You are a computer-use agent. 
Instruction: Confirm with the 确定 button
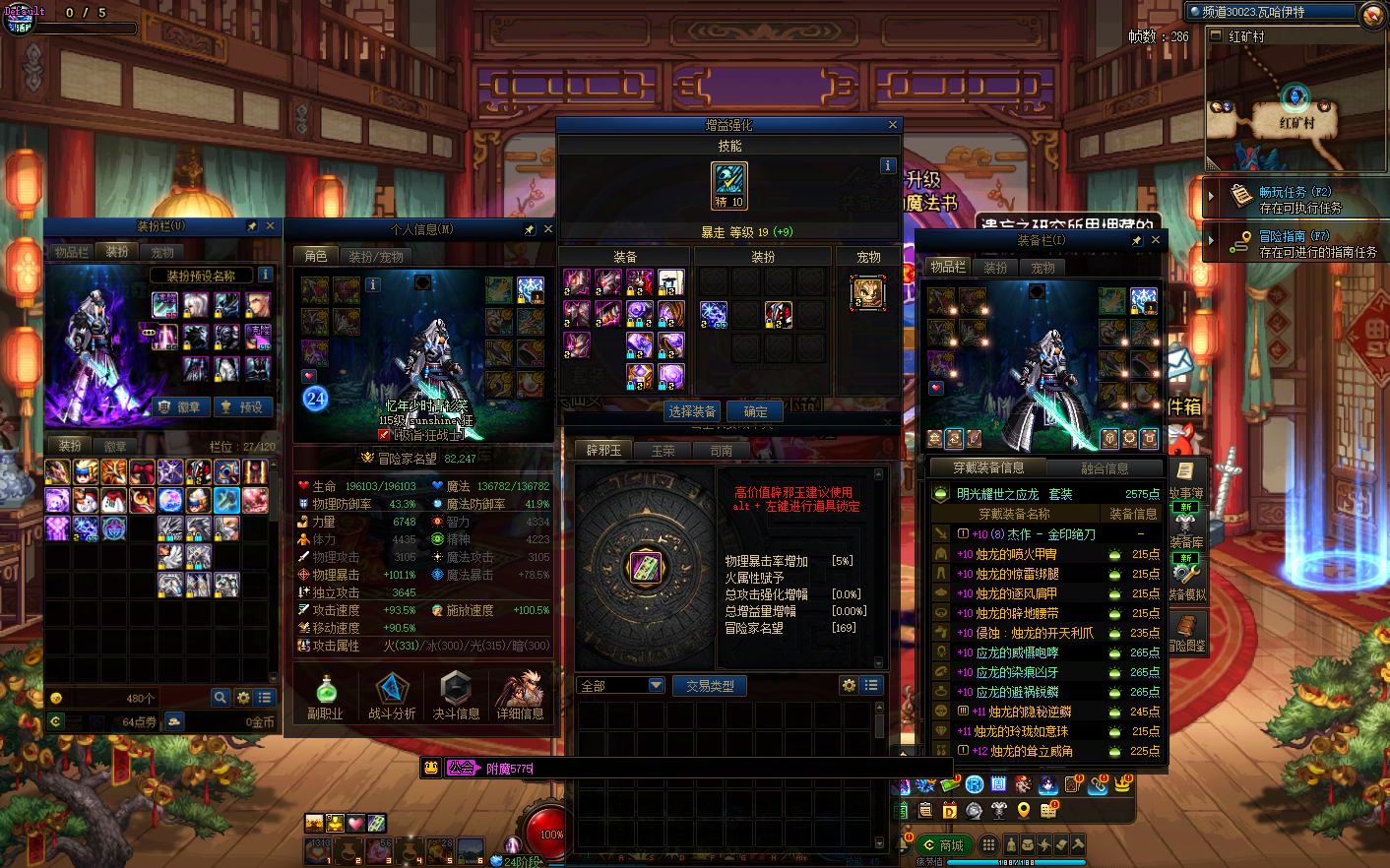pyautogui.click(x=755, y=411)
